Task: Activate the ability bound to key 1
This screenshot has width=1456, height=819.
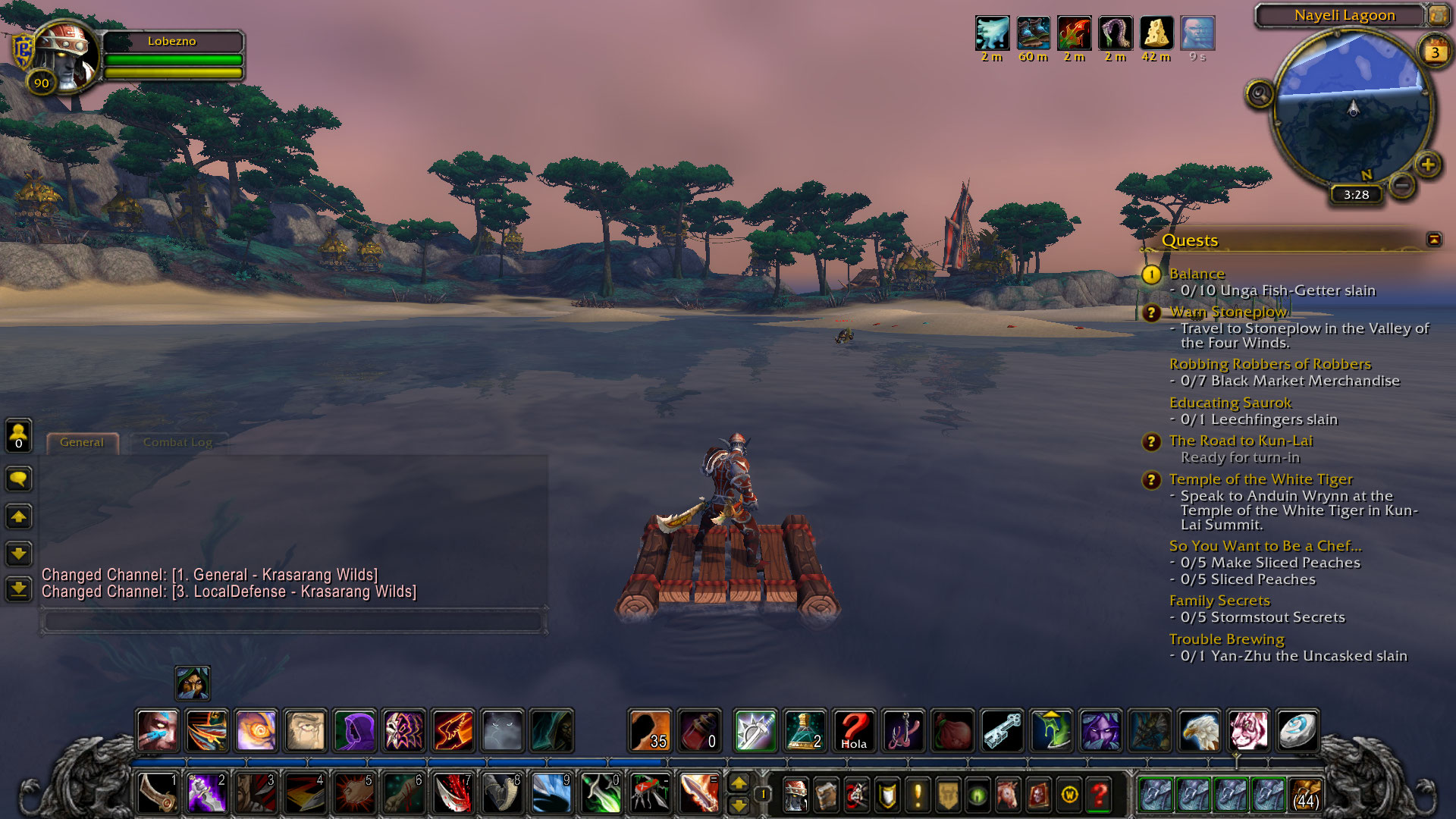Action: click(x=158, y=794)
